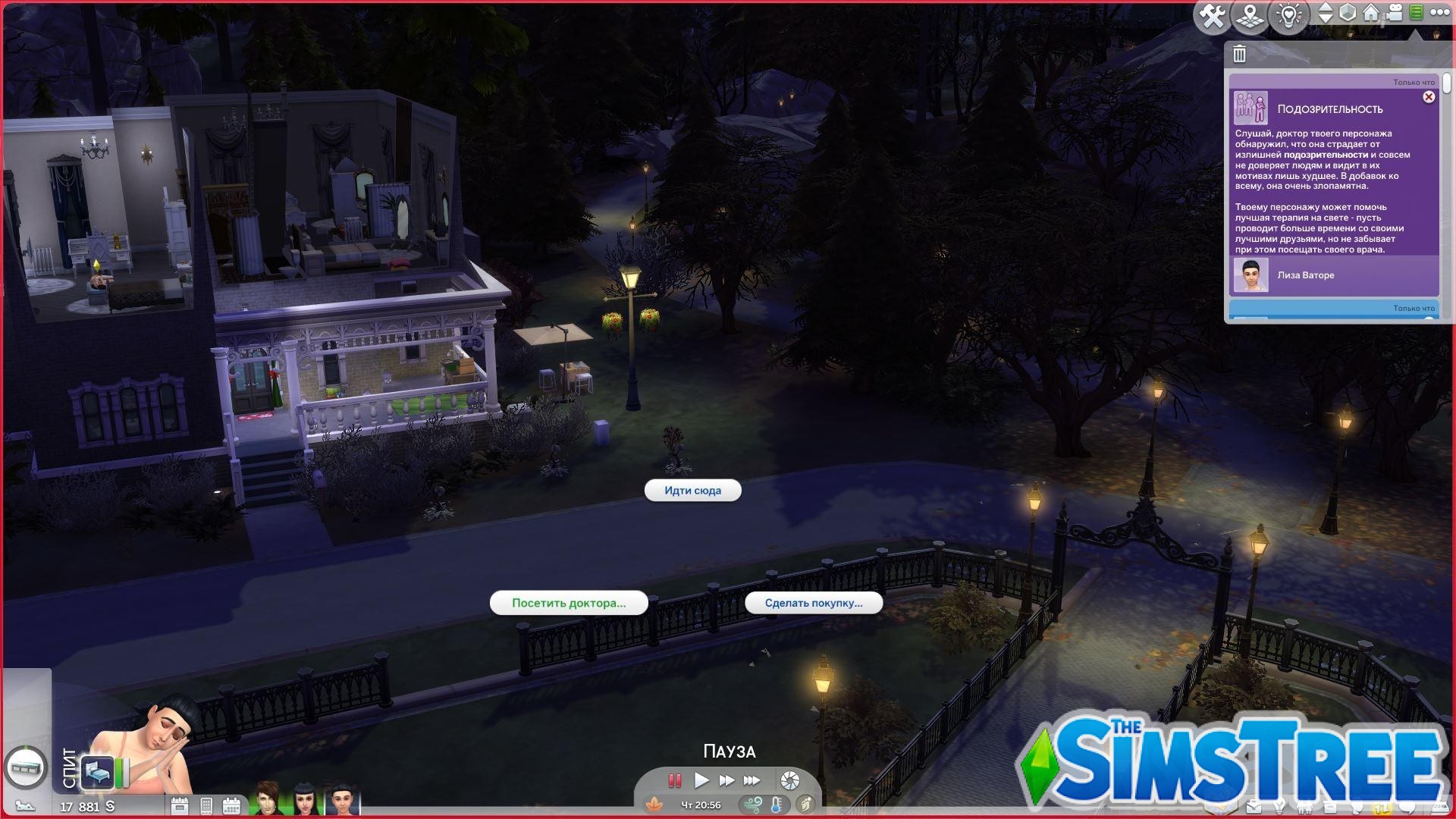
Task: Switch to first person with the camera icon
Action: tap(1394, 13)
